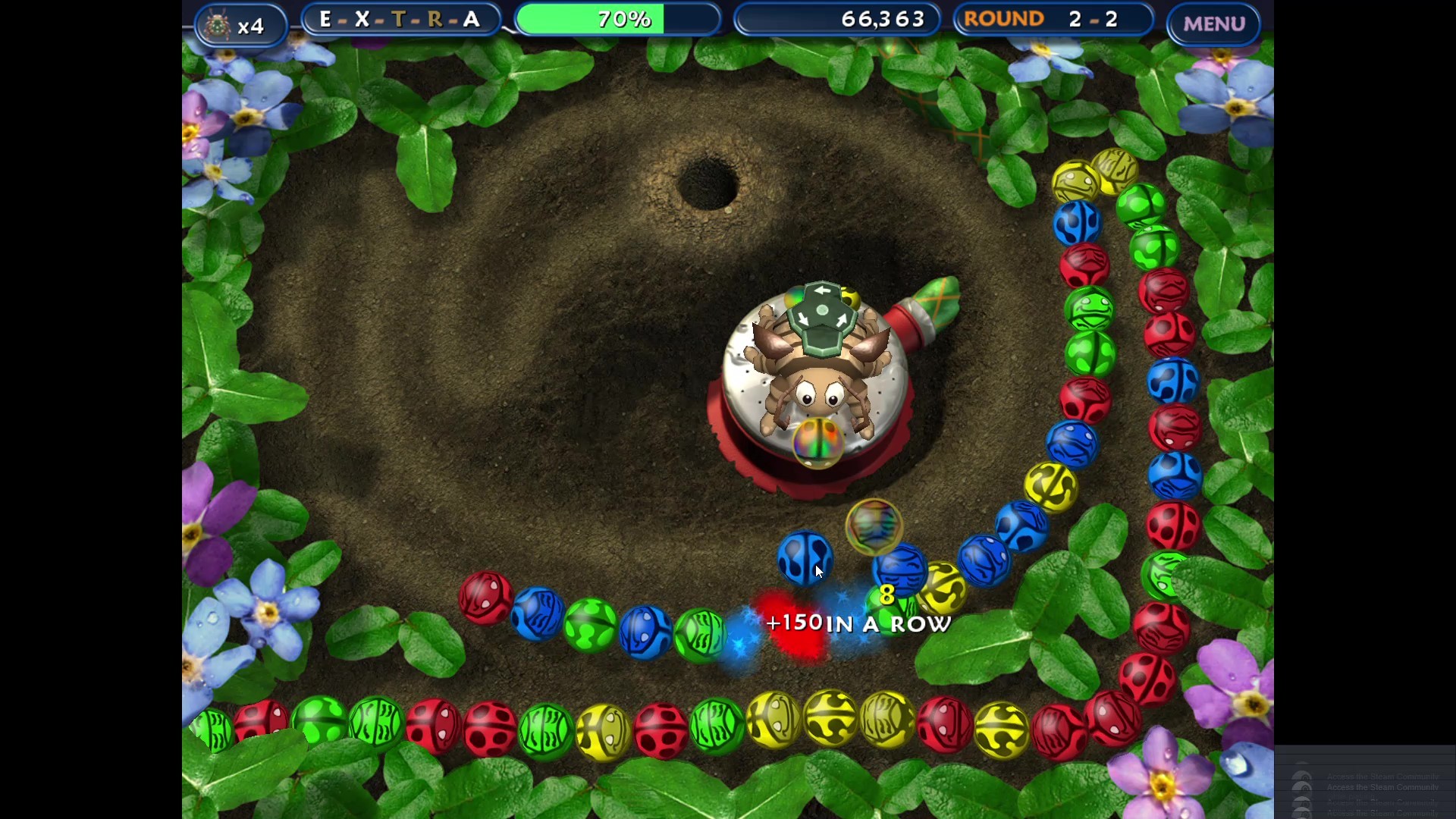Click the letter E in the EXTRA meter
This screenshot has height=819, width=1456.
click(325, 20)
